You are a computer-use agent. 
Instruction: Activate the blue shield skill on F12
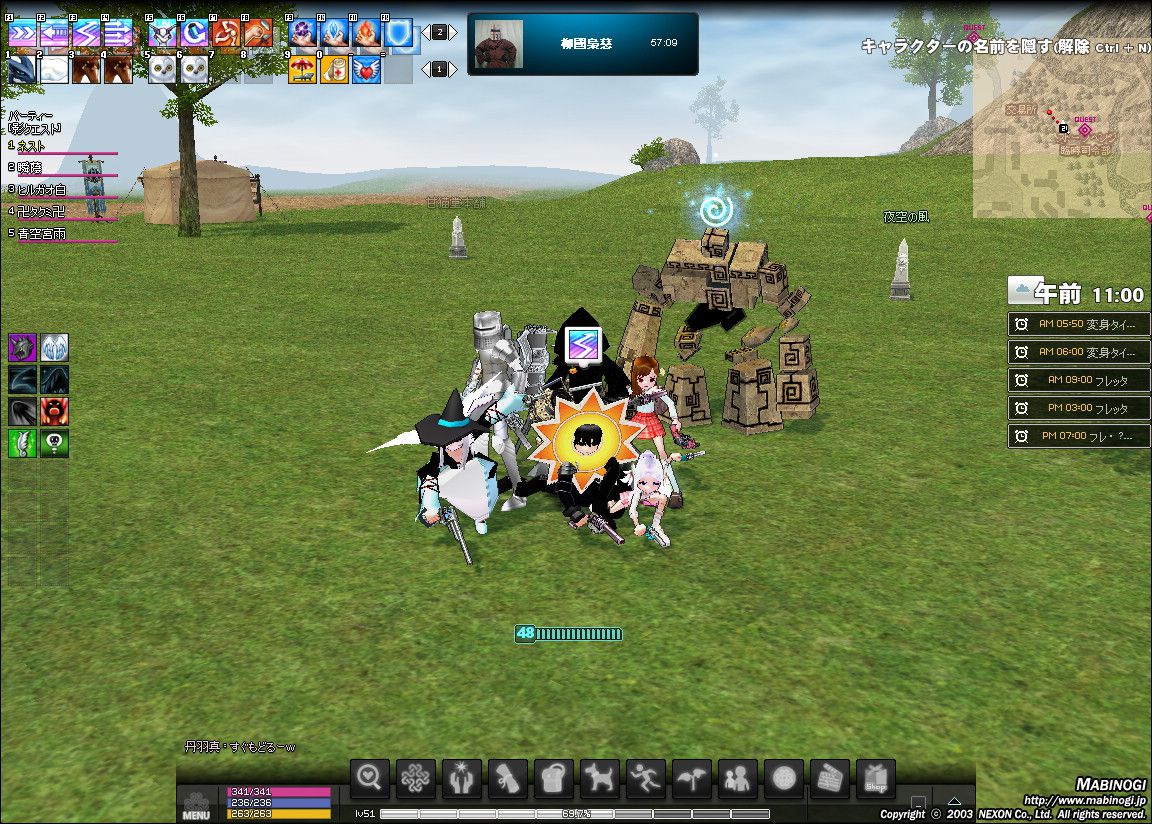[x=399, y=36]
